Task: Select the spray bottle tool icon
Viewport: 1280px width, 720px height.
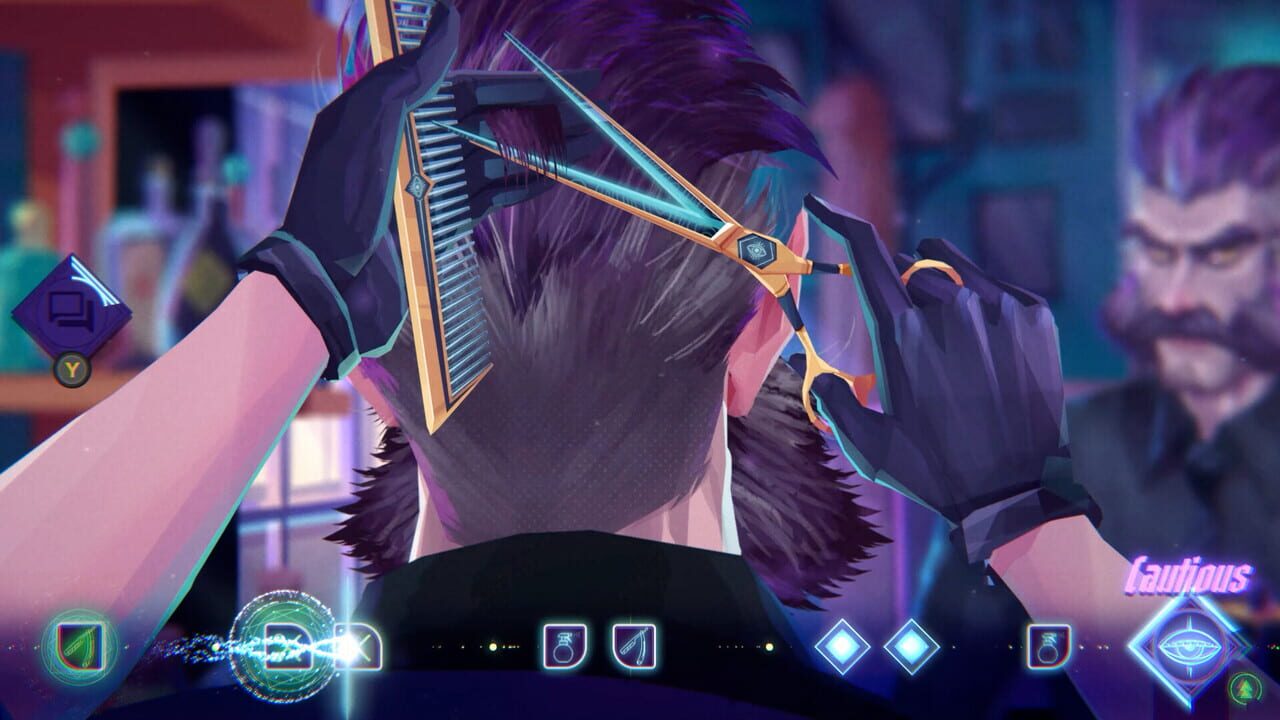Action: pos(563,645)
